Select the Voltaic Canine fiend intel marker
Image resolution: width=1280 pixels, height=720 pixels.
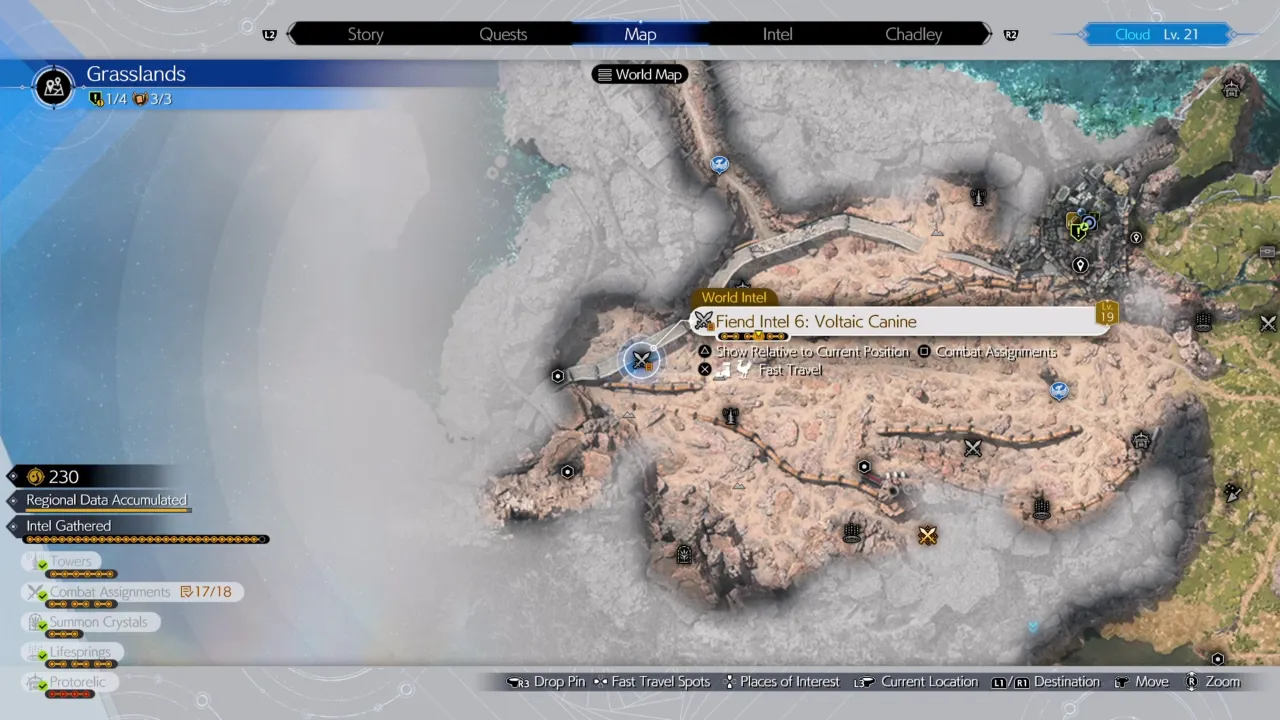pyautogui.click(x=641, y=360)
